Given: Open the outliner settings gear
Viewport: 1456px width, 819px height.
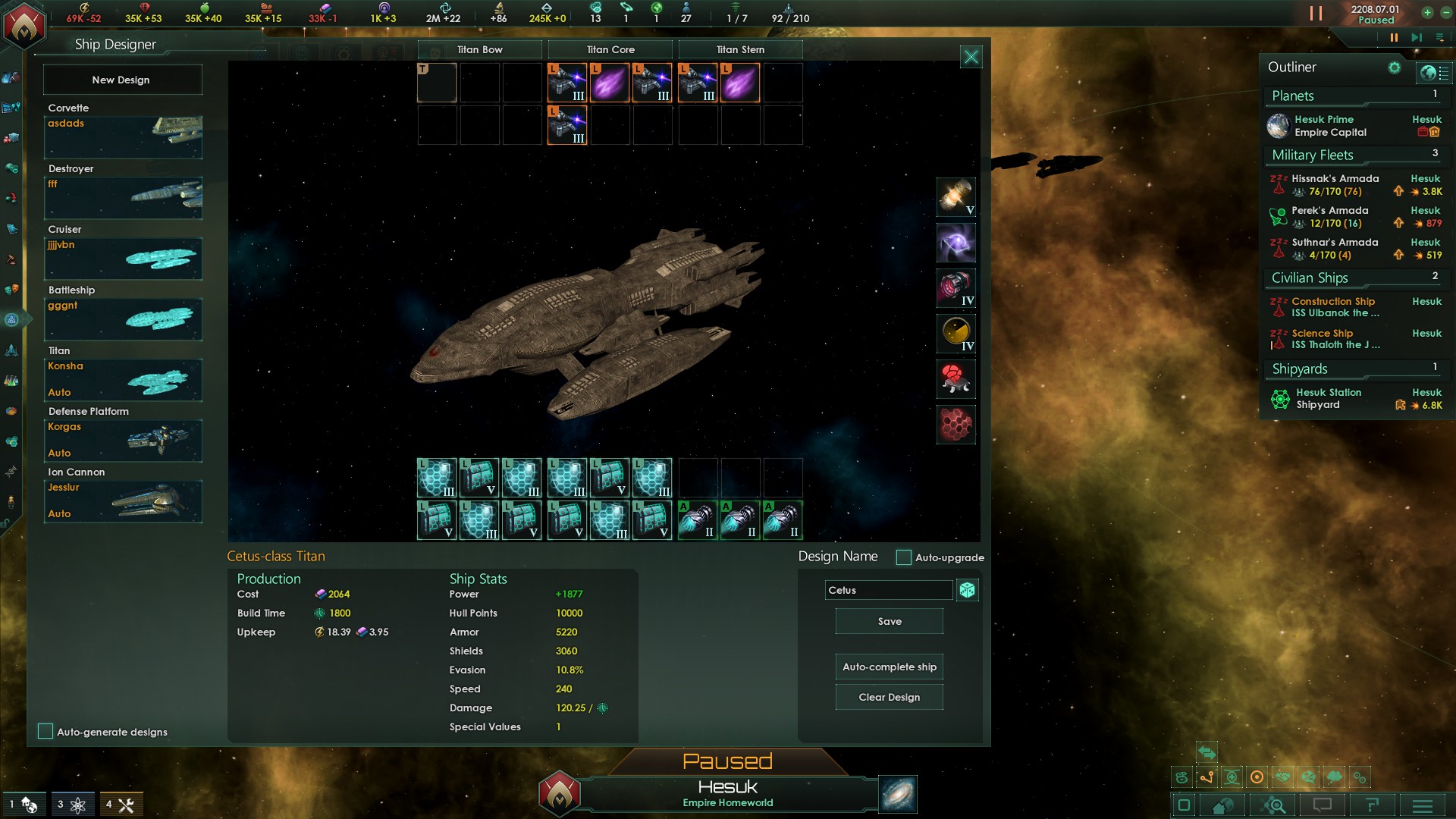Looking at the screenshot, I should pyautogui.click(x=1394, y=67).
